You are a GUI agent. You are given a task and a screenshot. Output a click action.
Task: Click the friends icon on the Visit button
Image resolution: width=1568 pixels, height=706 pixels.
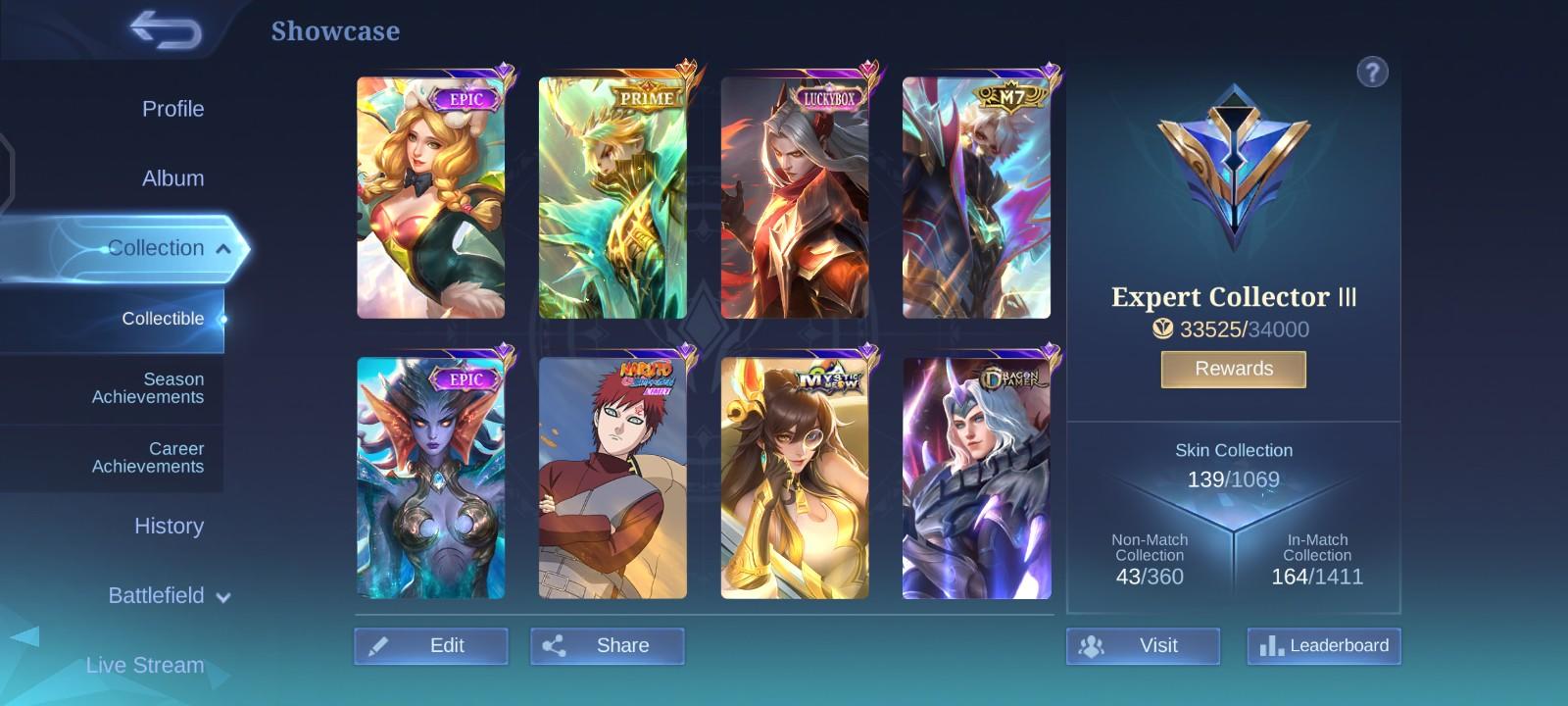[x=1092, y=645]
